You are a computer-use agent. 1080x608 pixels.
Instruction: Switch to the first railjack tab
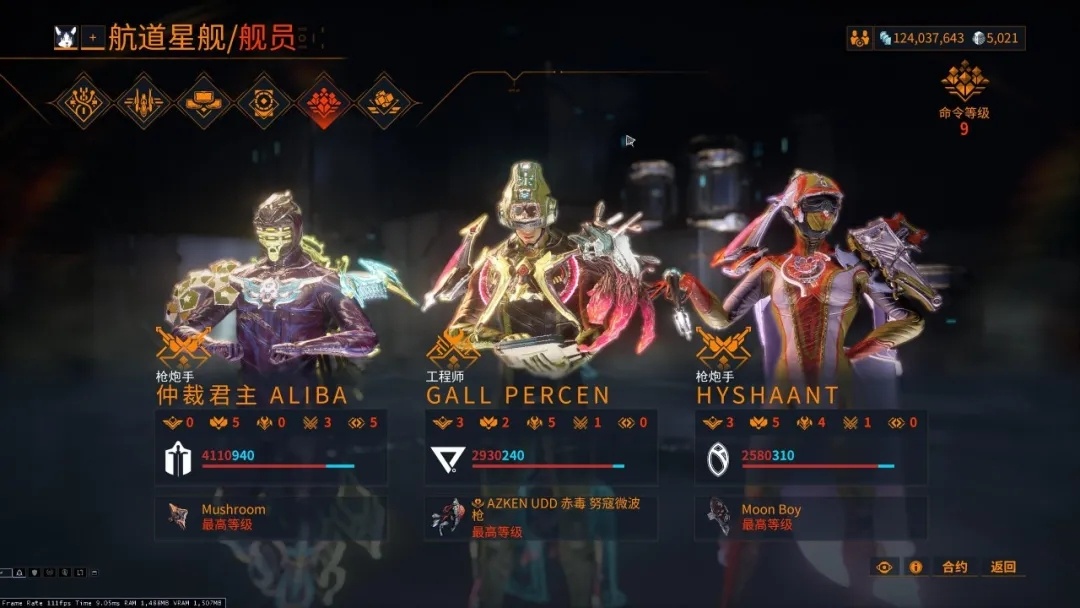point(80,102)
